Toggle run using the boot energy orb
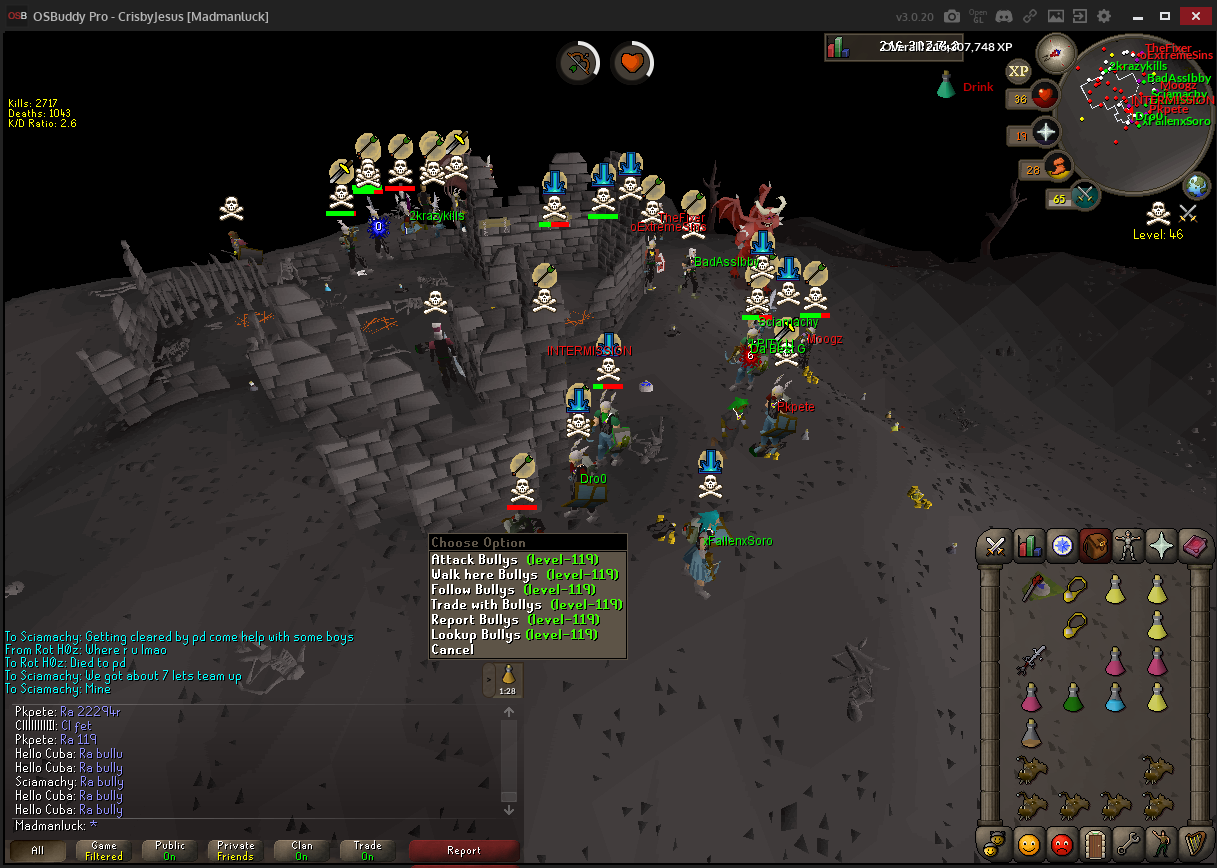The image size is (1217, 868). pos(1058,166)
